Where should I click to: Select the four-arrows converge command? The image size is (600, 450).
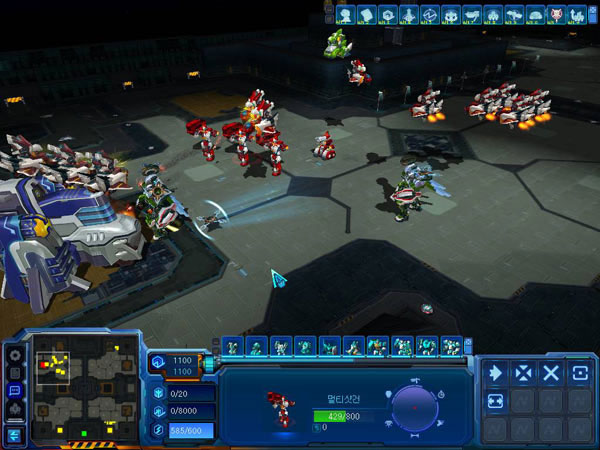click(x=523, y=372)
